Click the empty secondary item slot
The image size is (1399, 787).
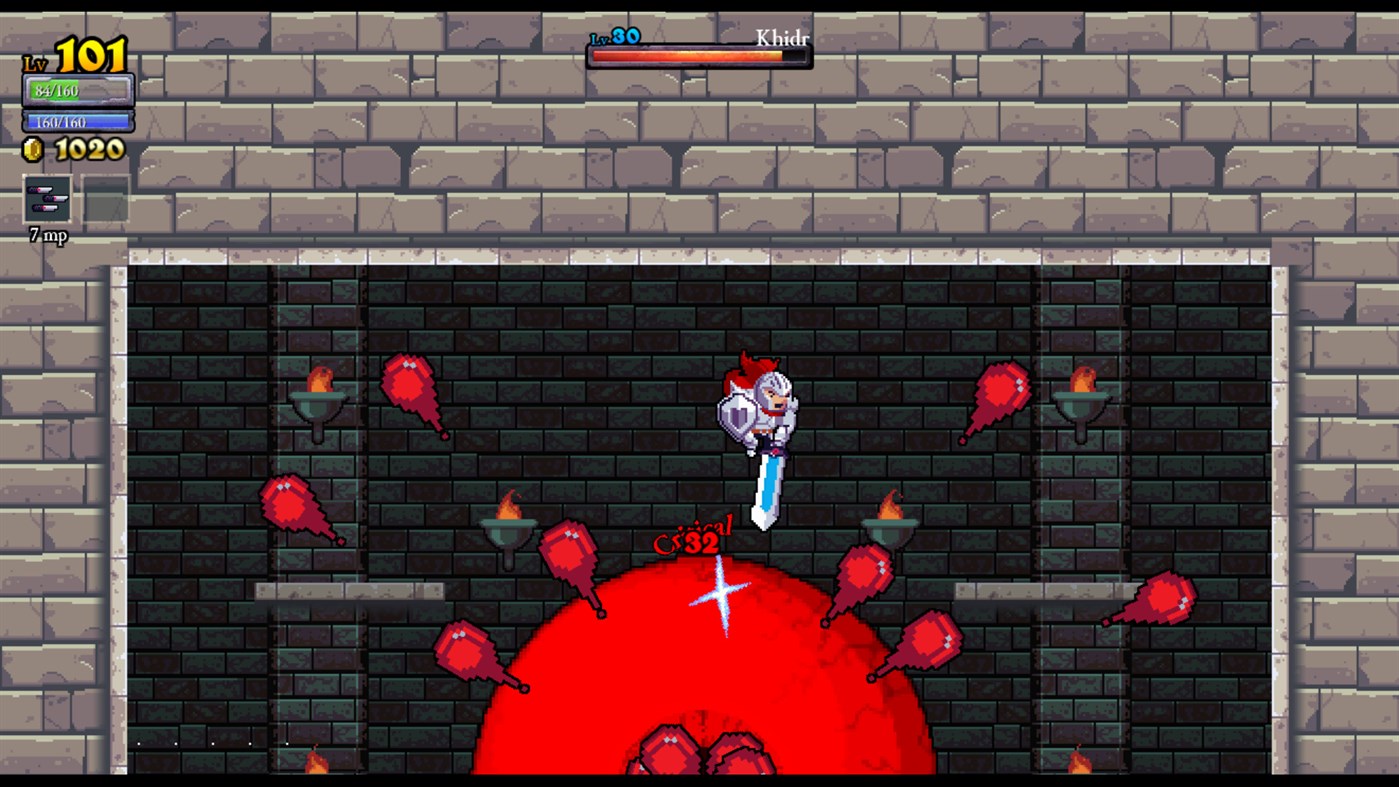click(x=104, y=197)
